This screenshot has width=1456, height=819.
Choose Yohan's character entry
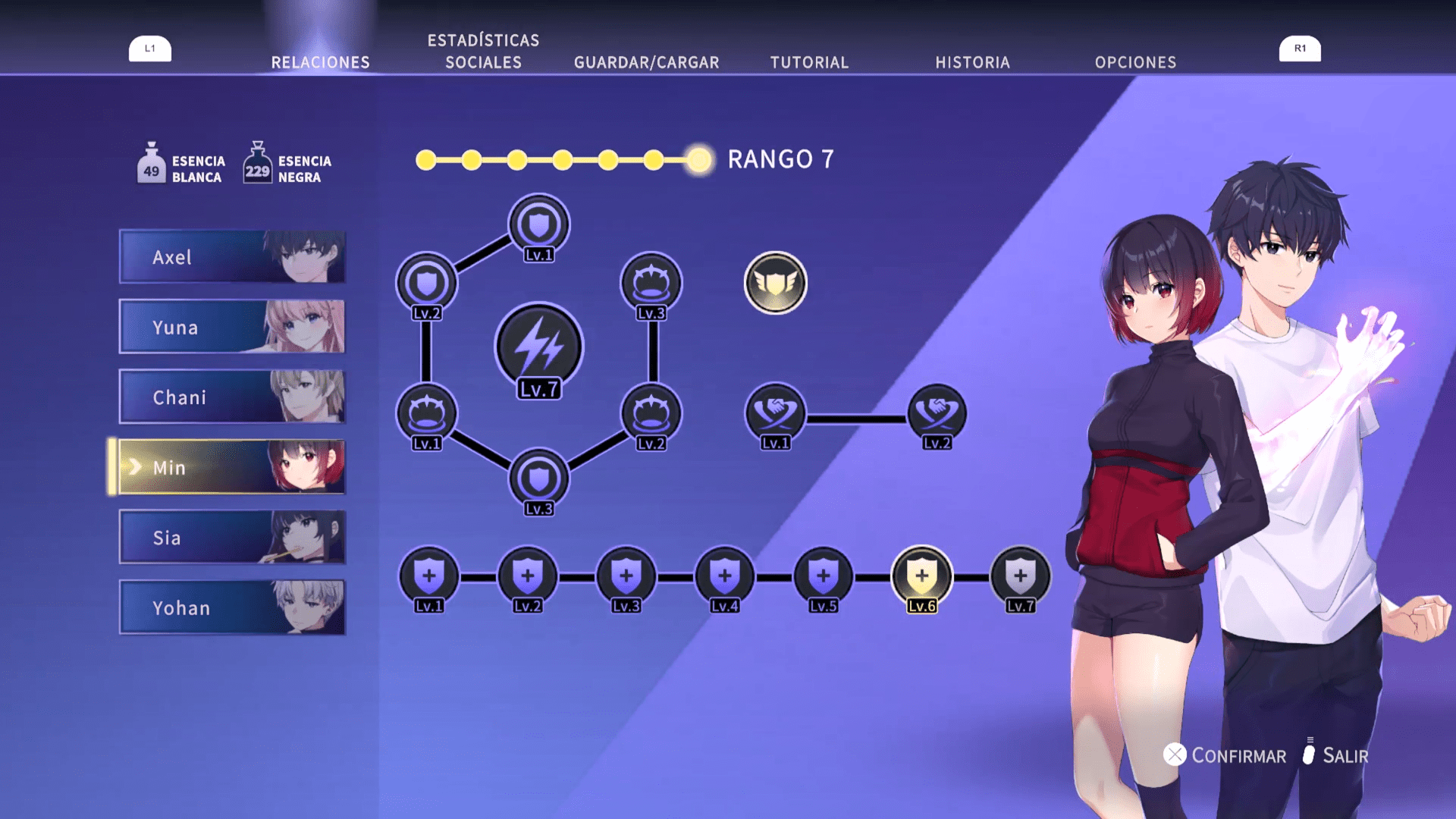(x=232, y=607)
